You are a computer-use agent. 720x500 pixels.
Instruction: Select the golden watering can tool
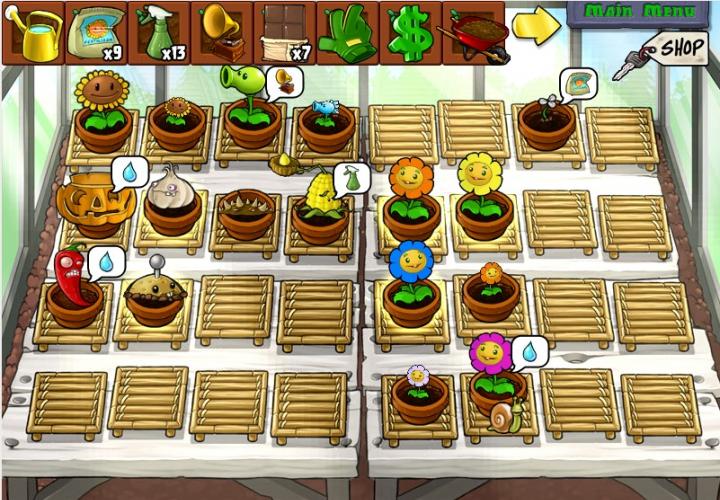33,32
